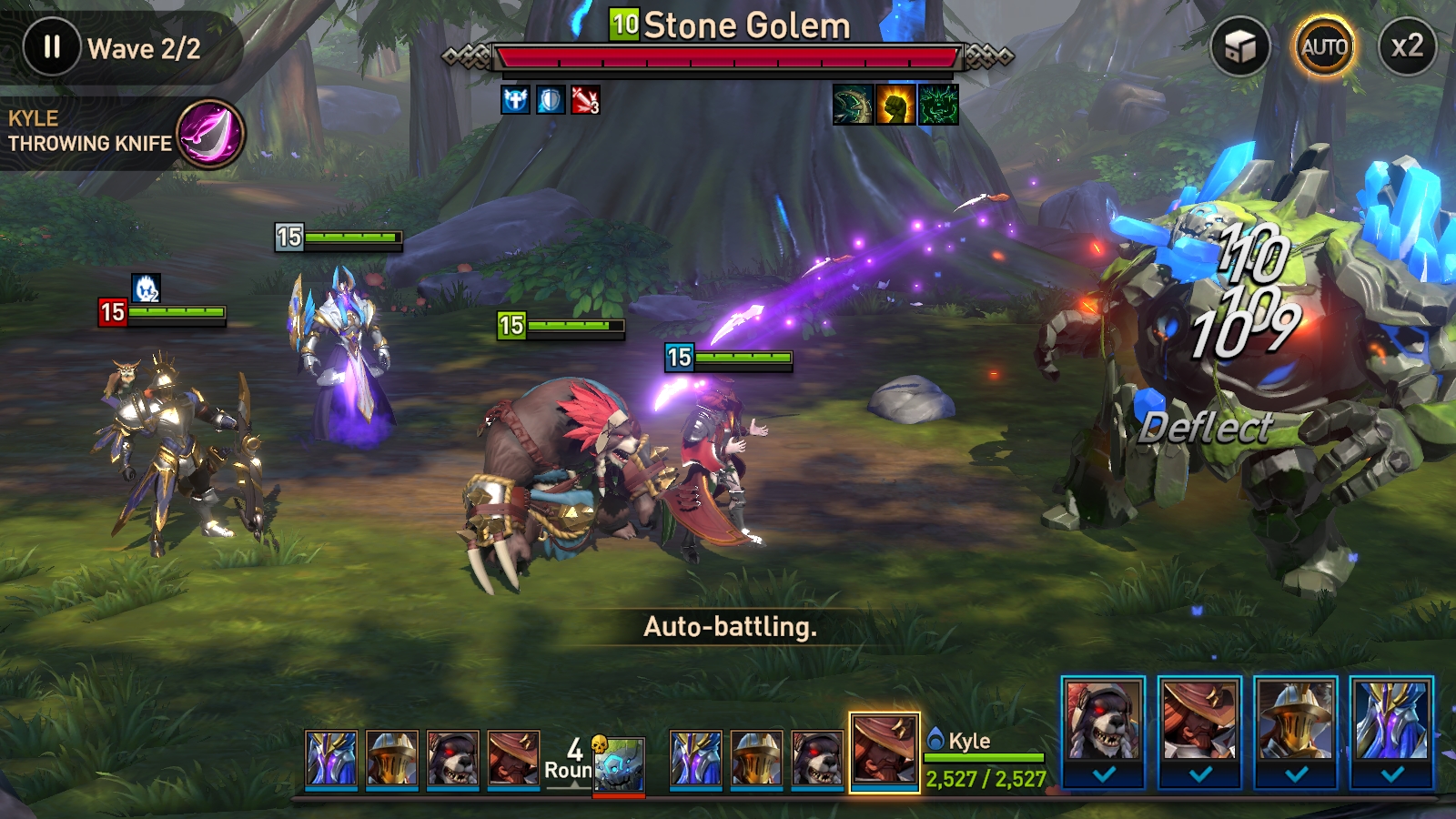Screen dimensions: 1456x819
Task: Tap Kyle's Throwing Knife skill icon
Action: tap(210, 134)
